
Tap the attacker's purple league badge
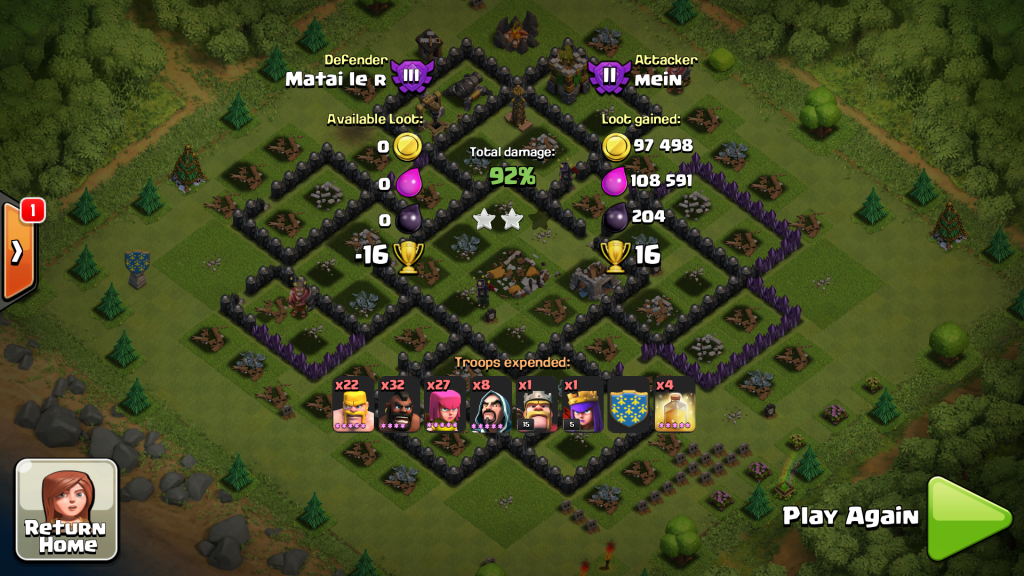point(608,75)
